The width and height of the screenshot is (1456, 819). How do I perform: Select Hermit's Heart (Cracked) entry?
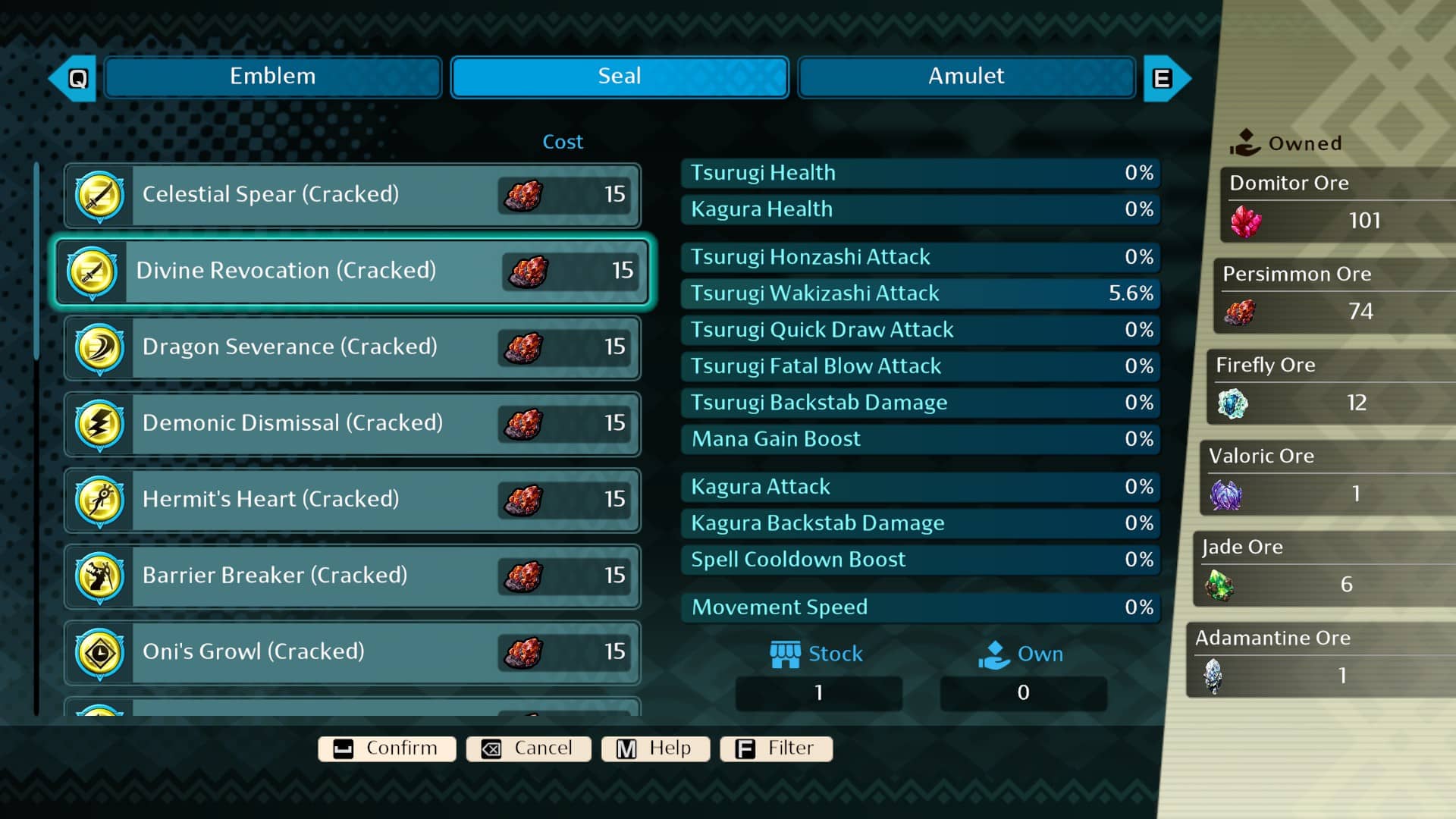pyautogui.click(x=353, y=500)
